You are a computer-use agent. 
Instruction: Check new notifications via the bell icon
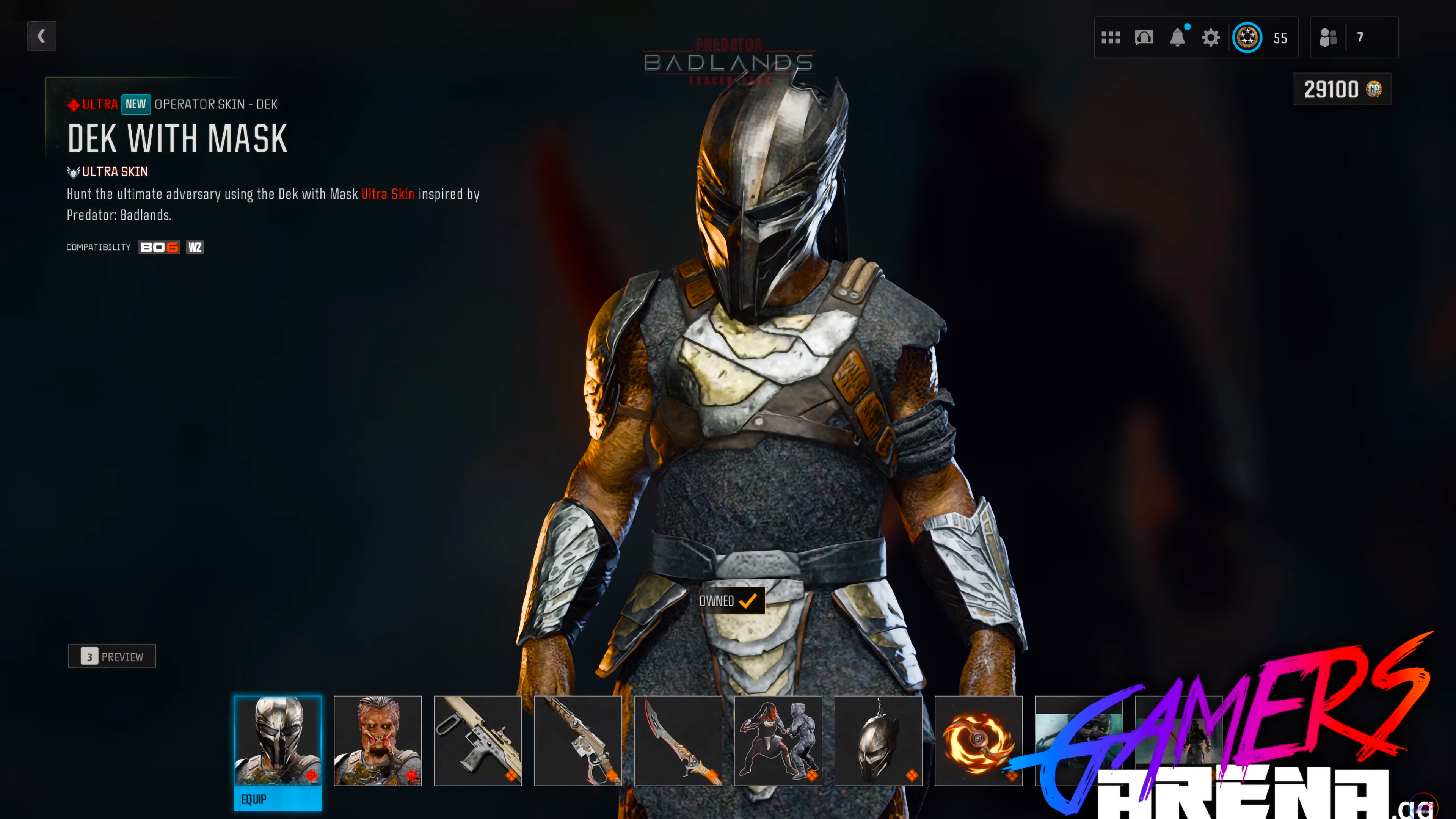coord(1178,37)
